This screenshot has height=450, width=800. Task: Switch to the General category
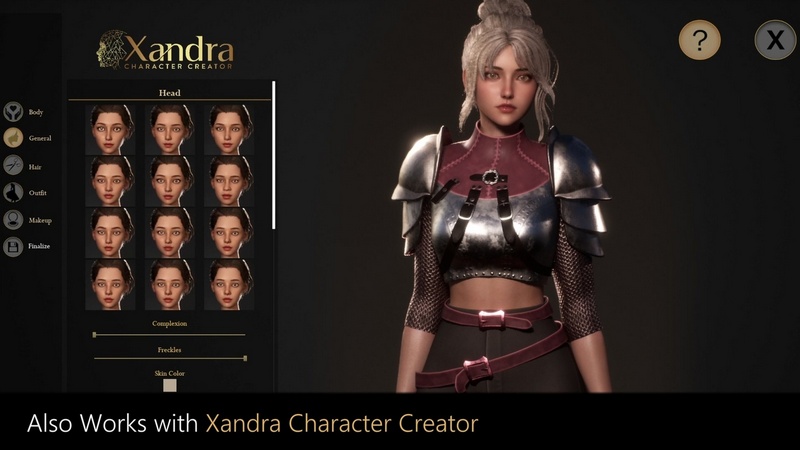click(14, 138)
